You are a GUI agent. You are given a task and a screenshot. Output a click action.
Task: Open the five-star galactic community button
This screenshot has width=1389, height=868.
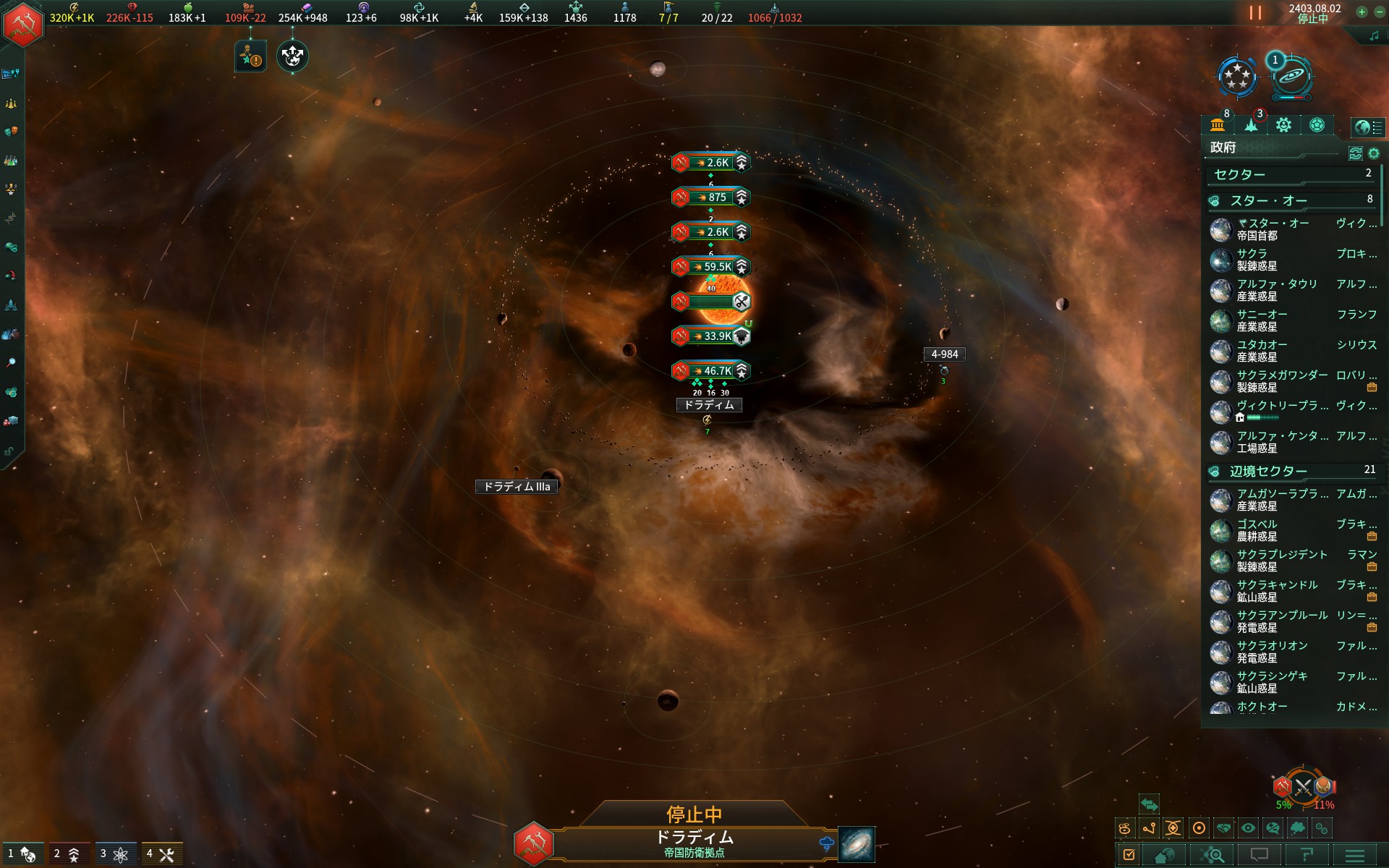pos(1237,77)
